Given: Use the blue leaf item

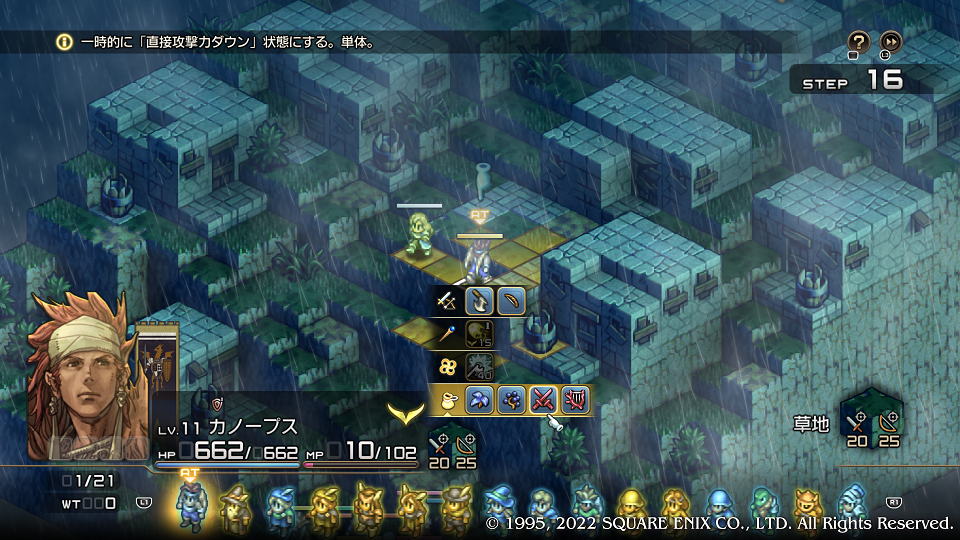Looking at the screenshot, I should 480,400.
